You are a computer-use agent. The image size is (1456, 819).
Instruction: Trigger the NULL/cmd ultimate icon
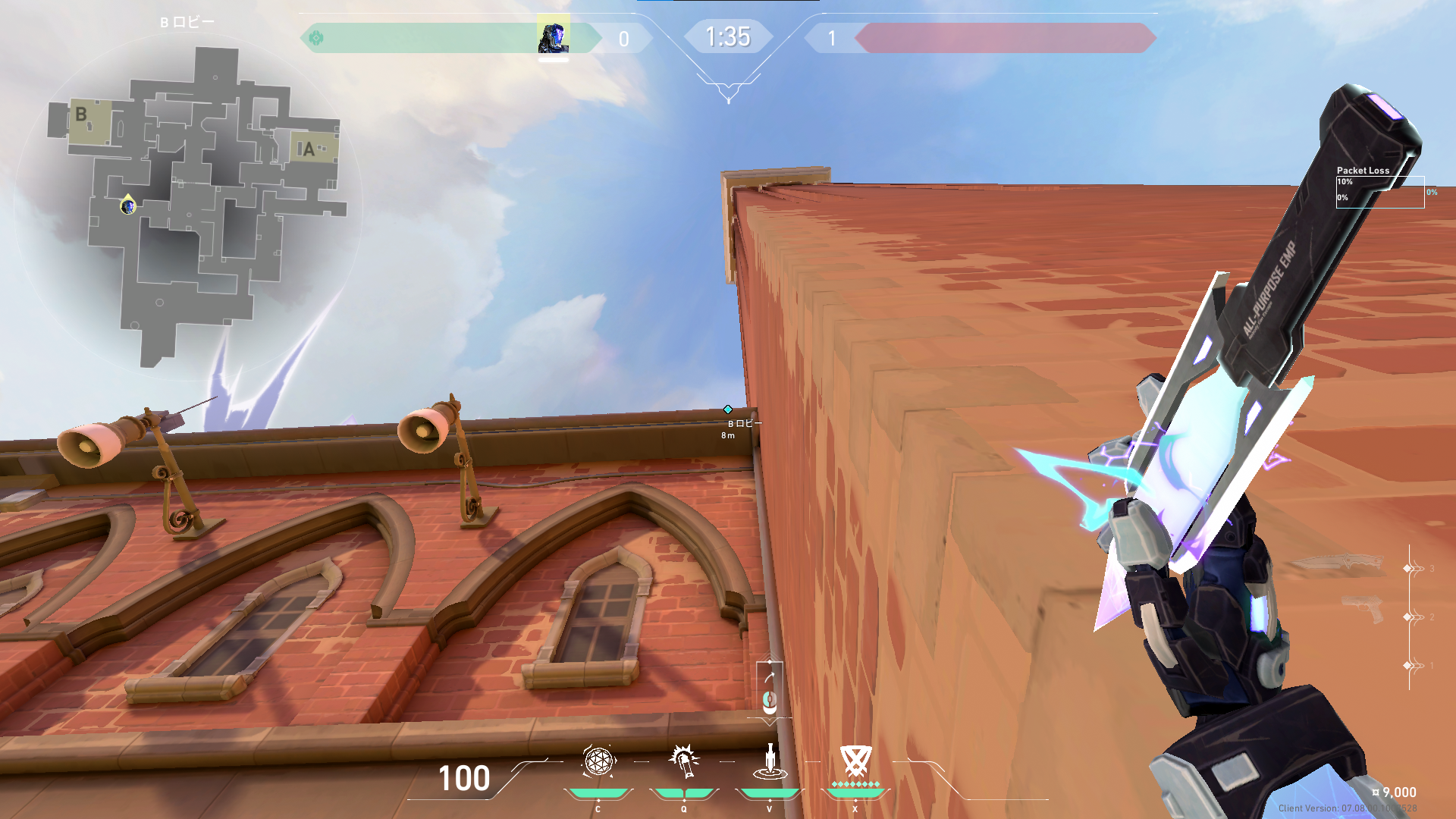tap(855, 761)
